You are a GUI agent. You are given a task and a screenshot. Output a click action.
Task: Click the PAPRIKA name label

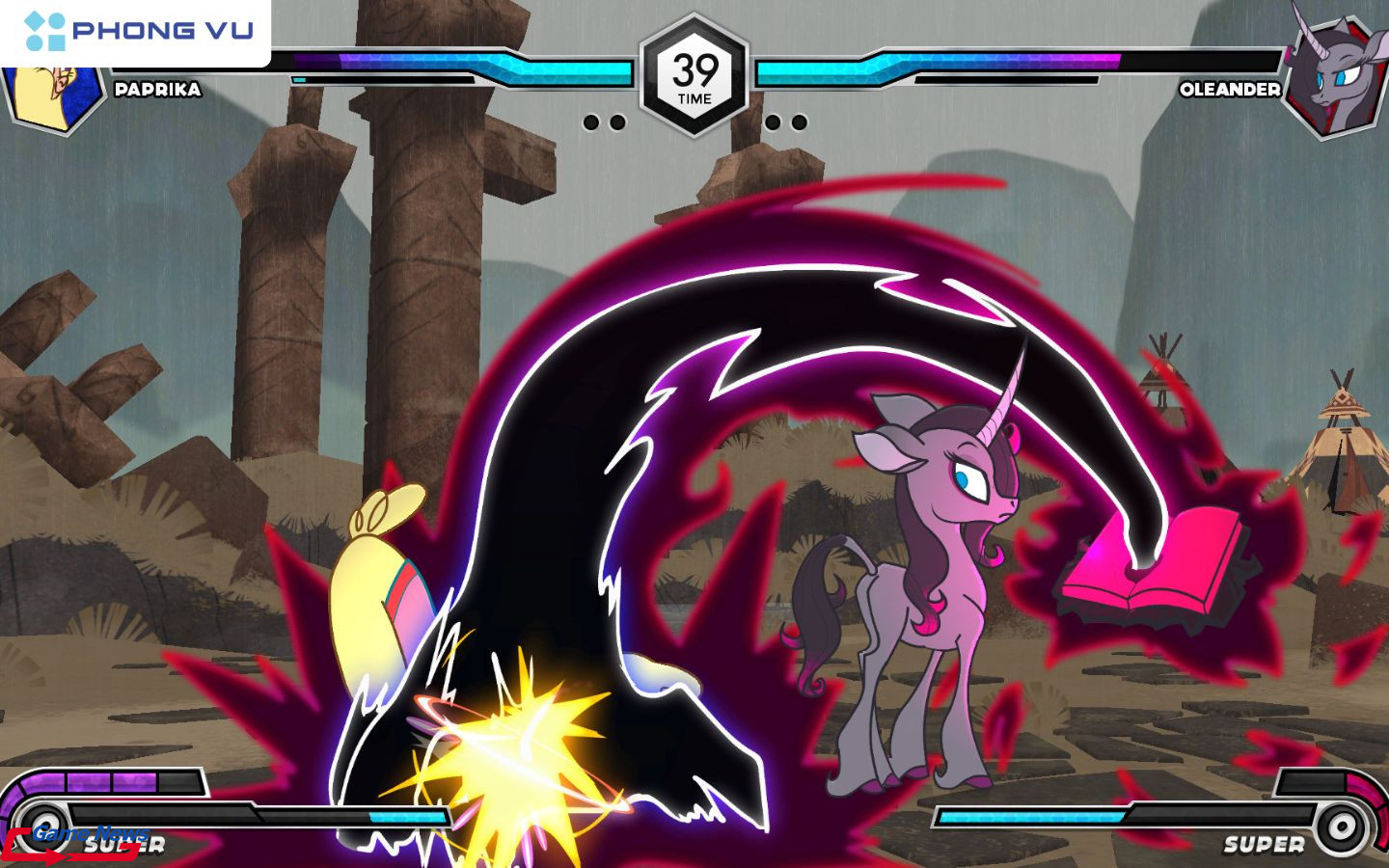tap(157, 91)
